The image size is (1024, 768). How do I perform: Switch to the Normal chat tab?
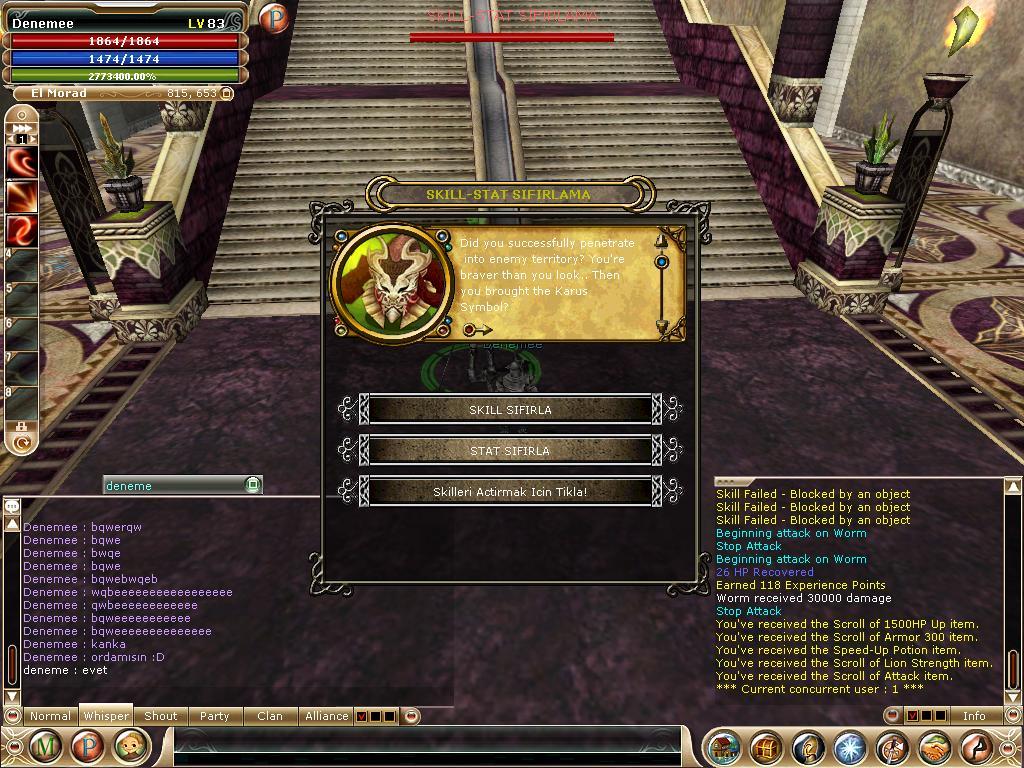coord(50,716)
